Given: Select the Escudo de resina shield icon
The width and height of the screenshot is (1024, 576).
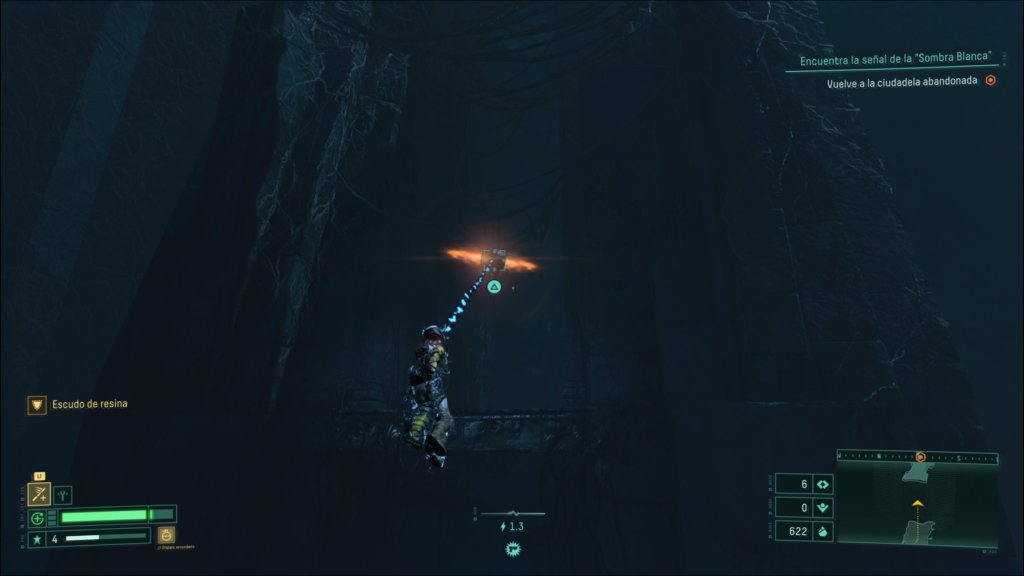Looking at the screenshot, I should pyautogui.click(x=37, y=404).
